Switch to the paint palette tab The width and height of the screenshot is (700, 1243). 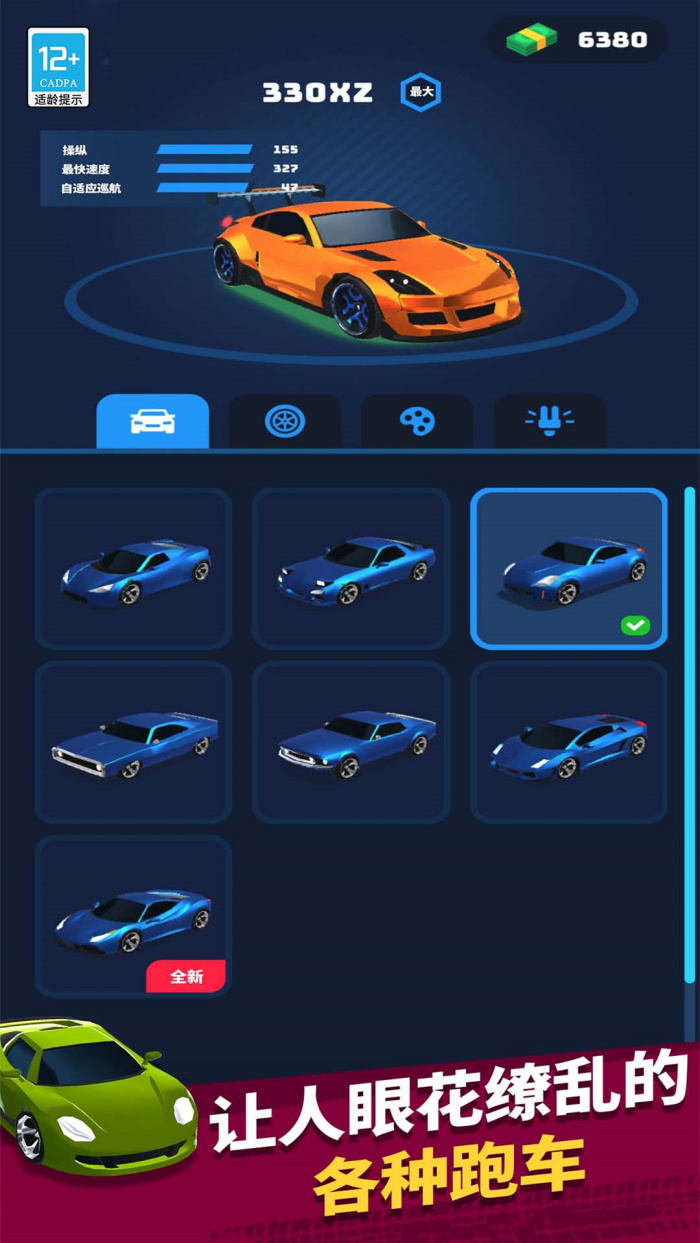417,421
